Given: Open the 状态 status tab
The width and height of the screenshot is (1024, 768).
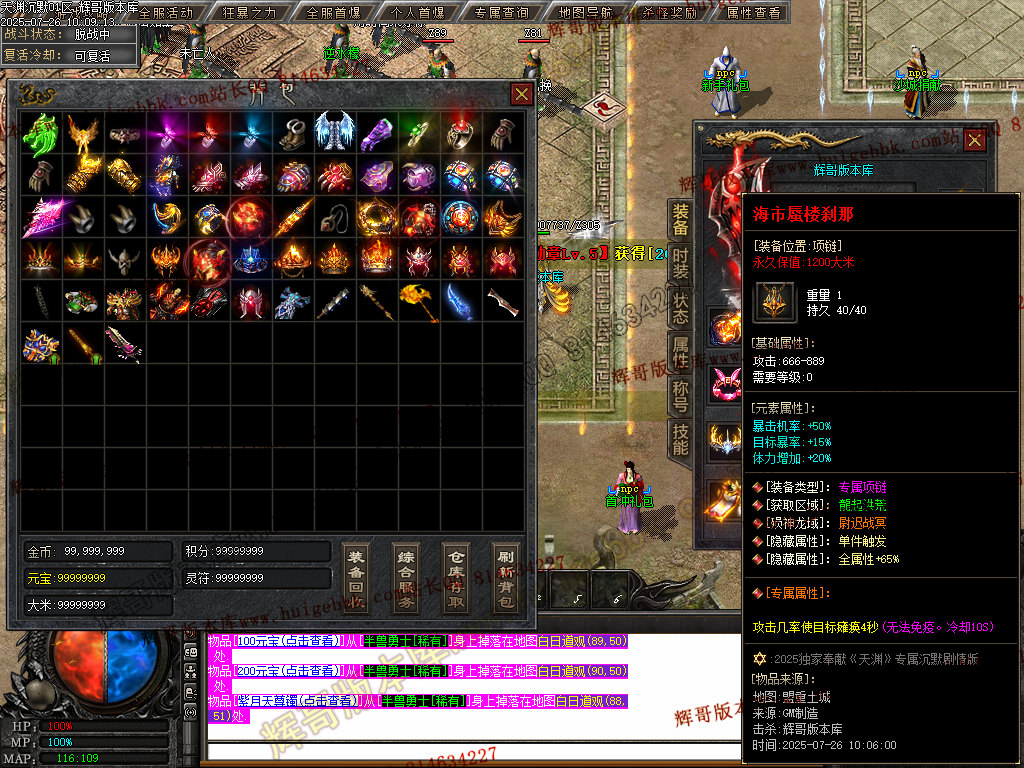Looking at the screenshot, I should [x=680, y=308].
